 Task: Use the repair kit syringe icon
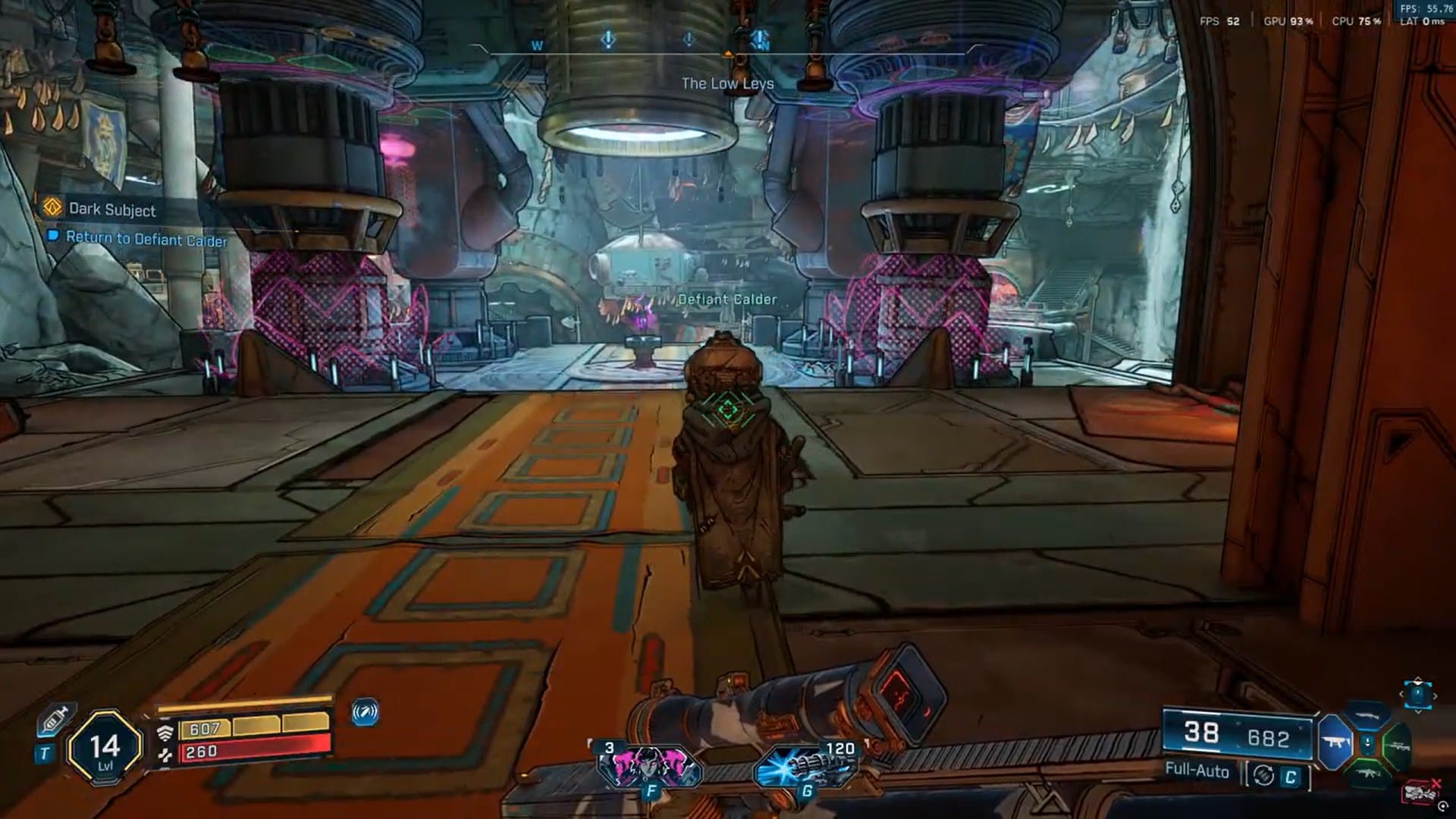coord(55,718)
